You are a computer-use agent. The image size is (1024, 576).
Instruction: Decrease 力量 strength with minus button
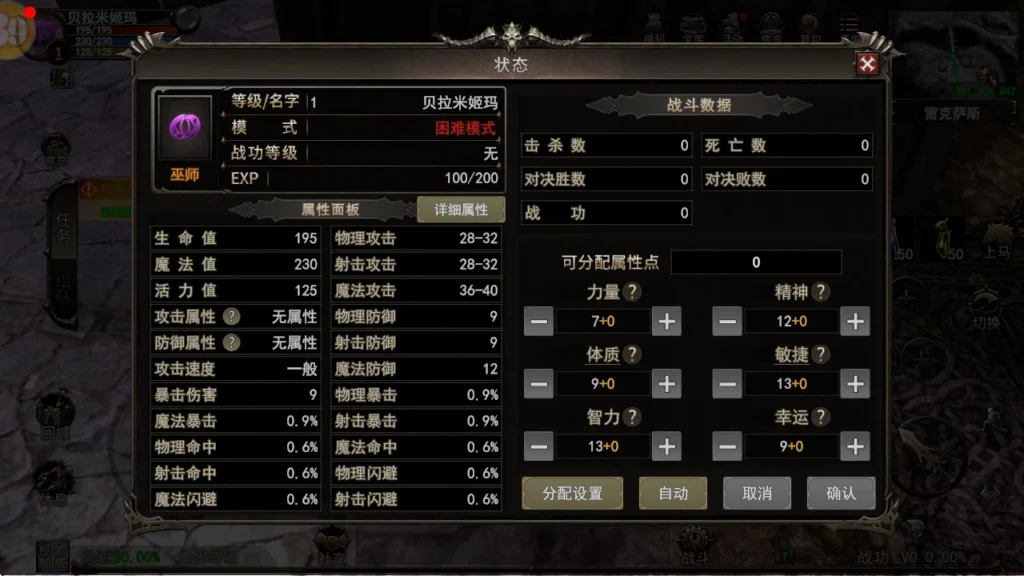538,322
